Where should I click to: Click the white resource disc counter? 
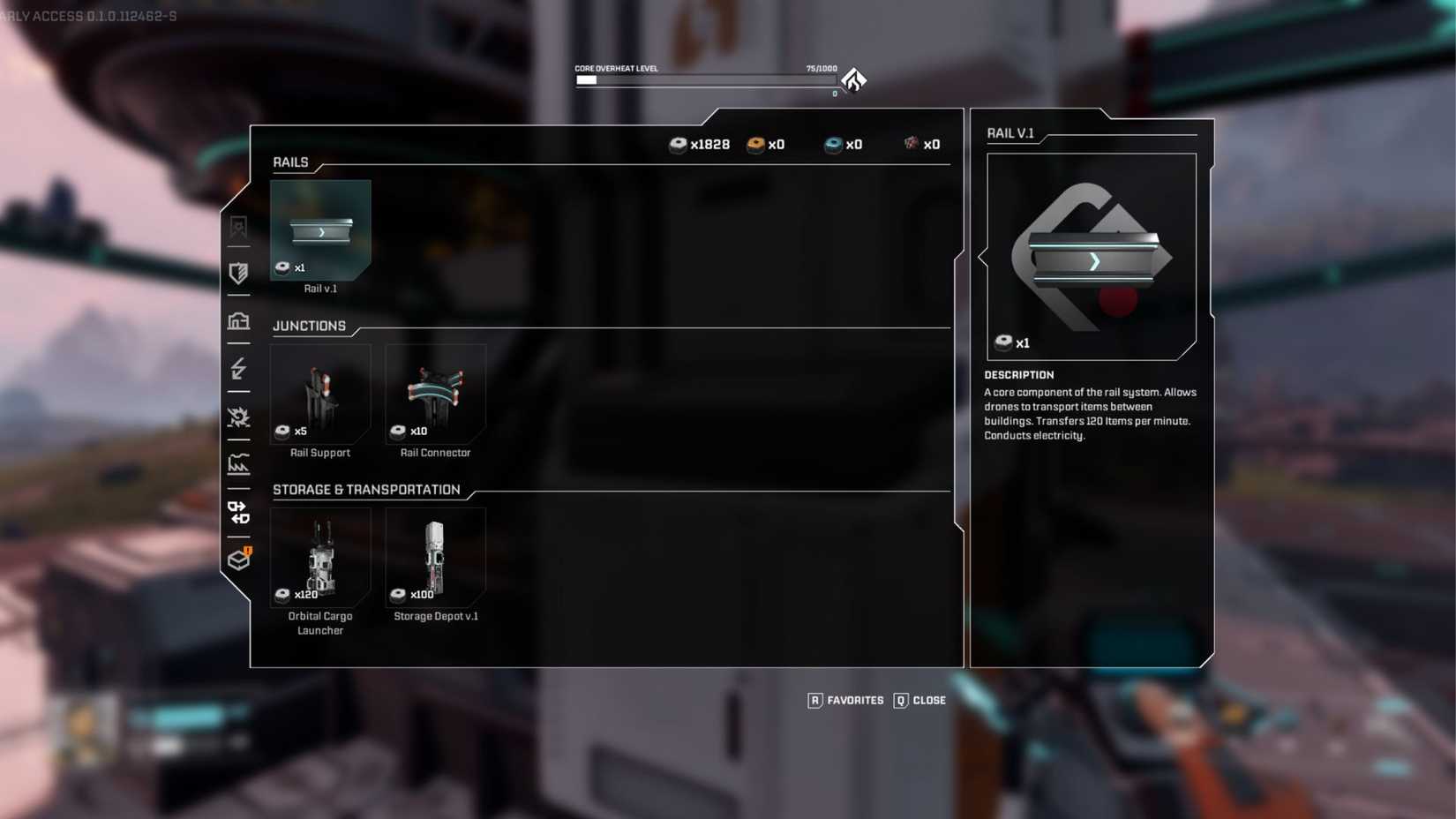pos(702,144)
